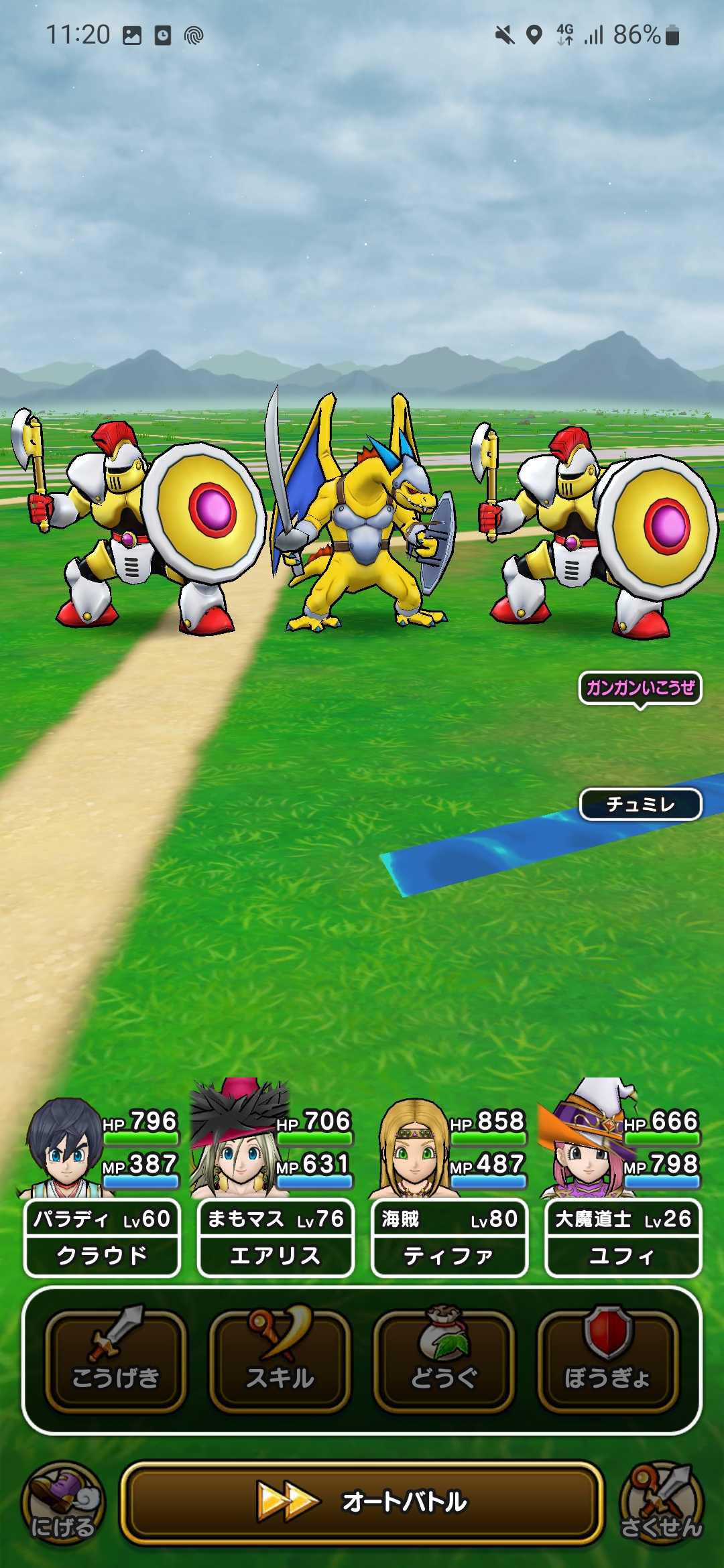Open the どうぐ item bag
The height and width of the screenshot is (1568, 724).
tap(444, 1360)
